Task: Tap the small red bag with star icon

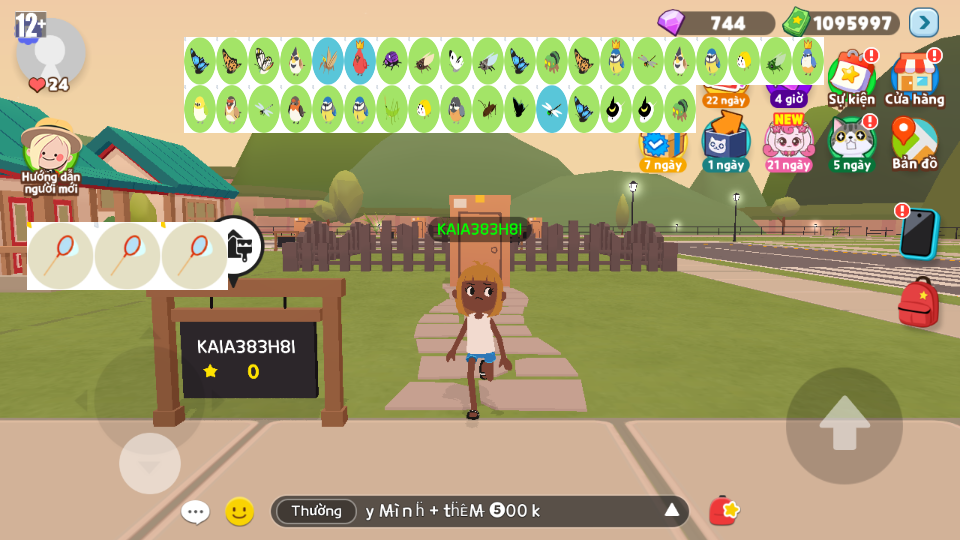Action: point(723,511)
